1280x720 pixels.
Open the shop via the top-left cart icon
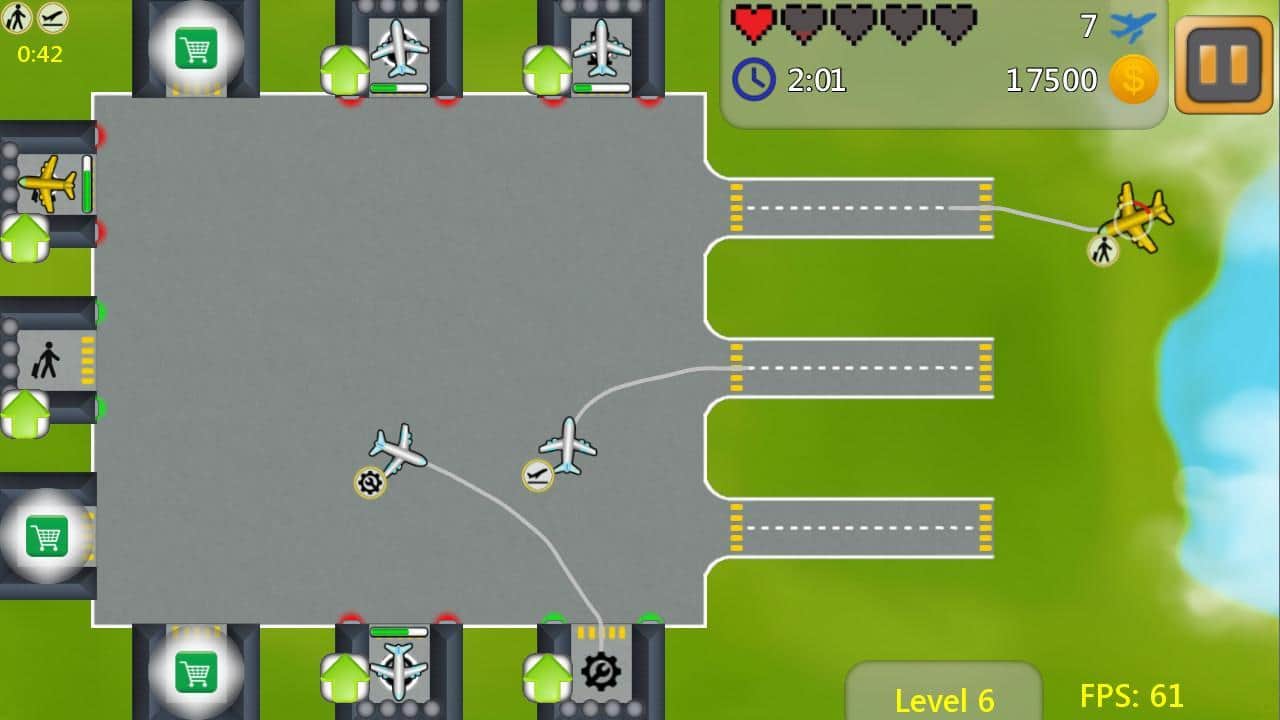[196, 46]
